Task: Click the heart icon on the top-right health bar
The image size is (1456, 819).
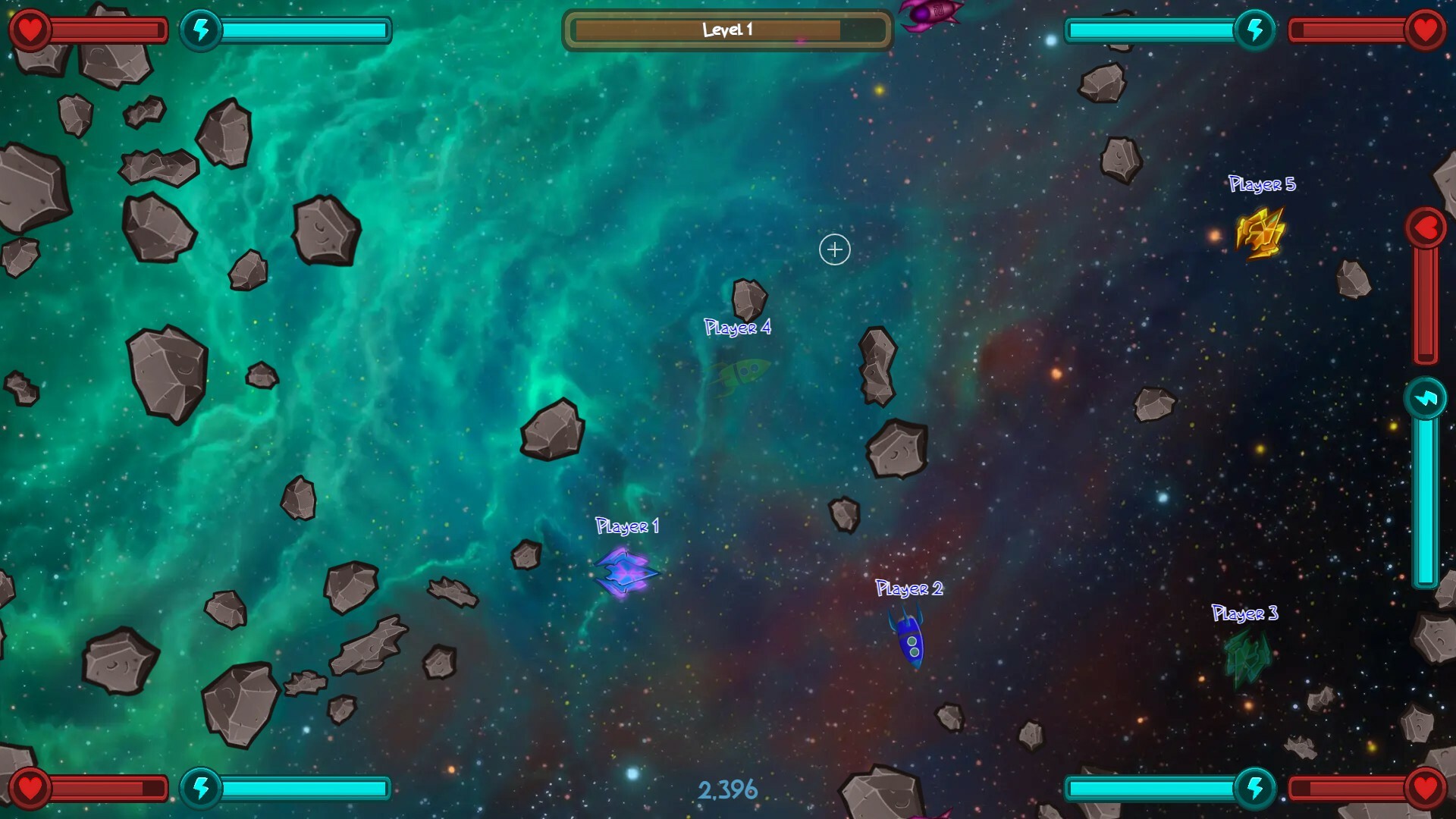Action: pos(1426,30)
